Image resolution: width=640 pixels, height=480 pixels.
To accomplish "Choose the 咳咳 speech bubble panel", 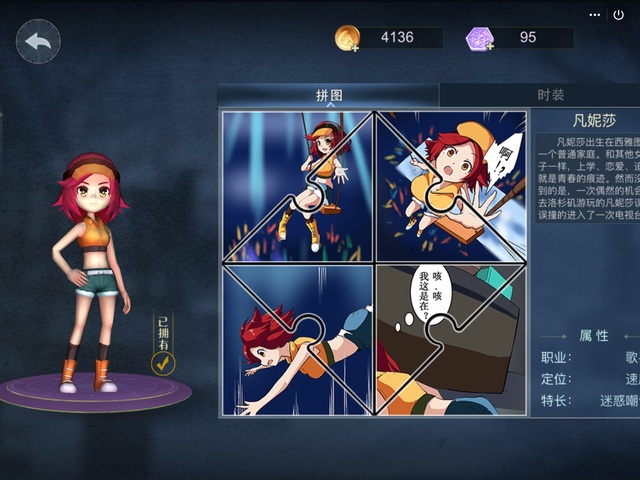I will coord(450,340).
